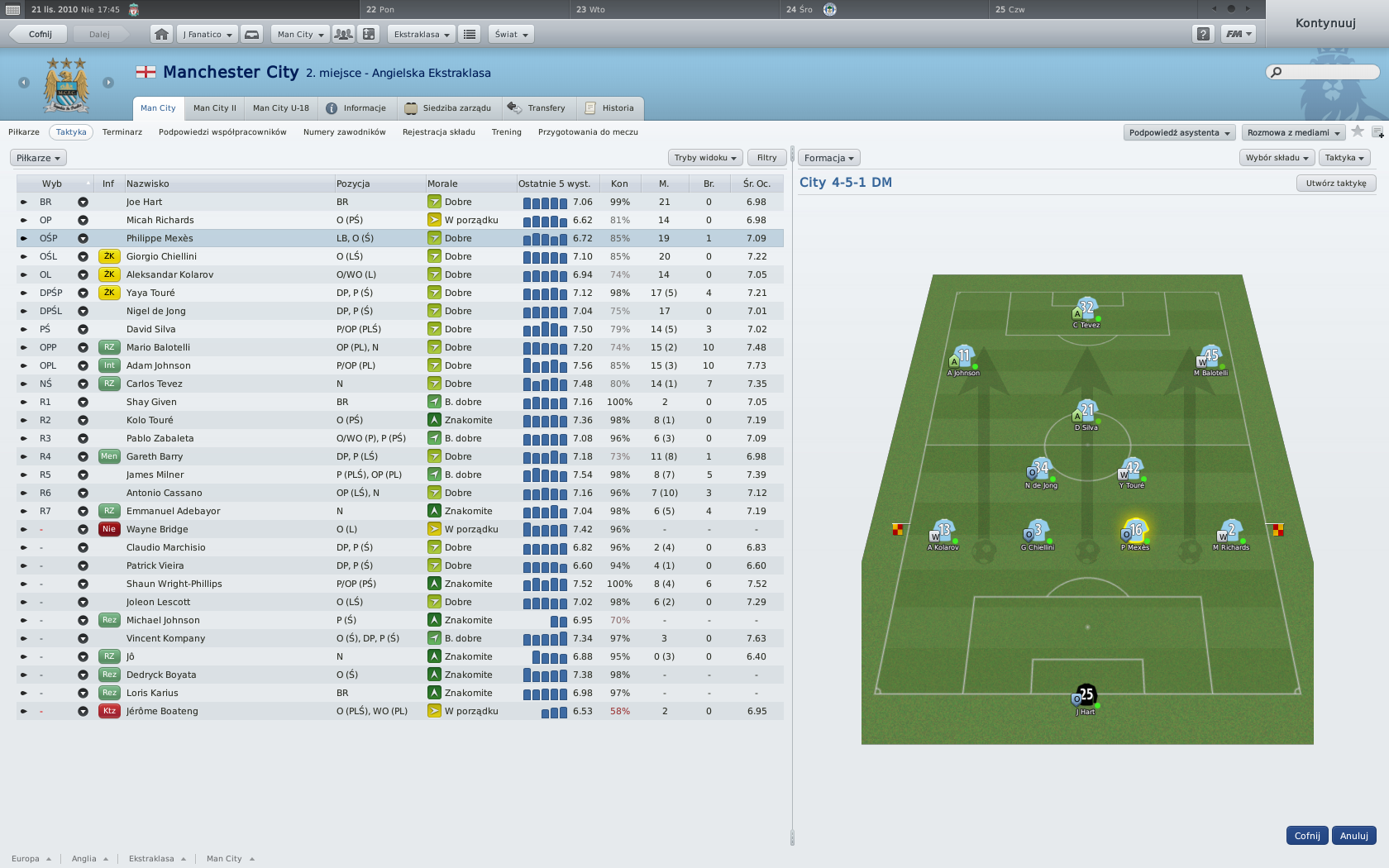1389x868 pixels.
Task: Click the Anuluj cancel button
Action: [1353, 836]
